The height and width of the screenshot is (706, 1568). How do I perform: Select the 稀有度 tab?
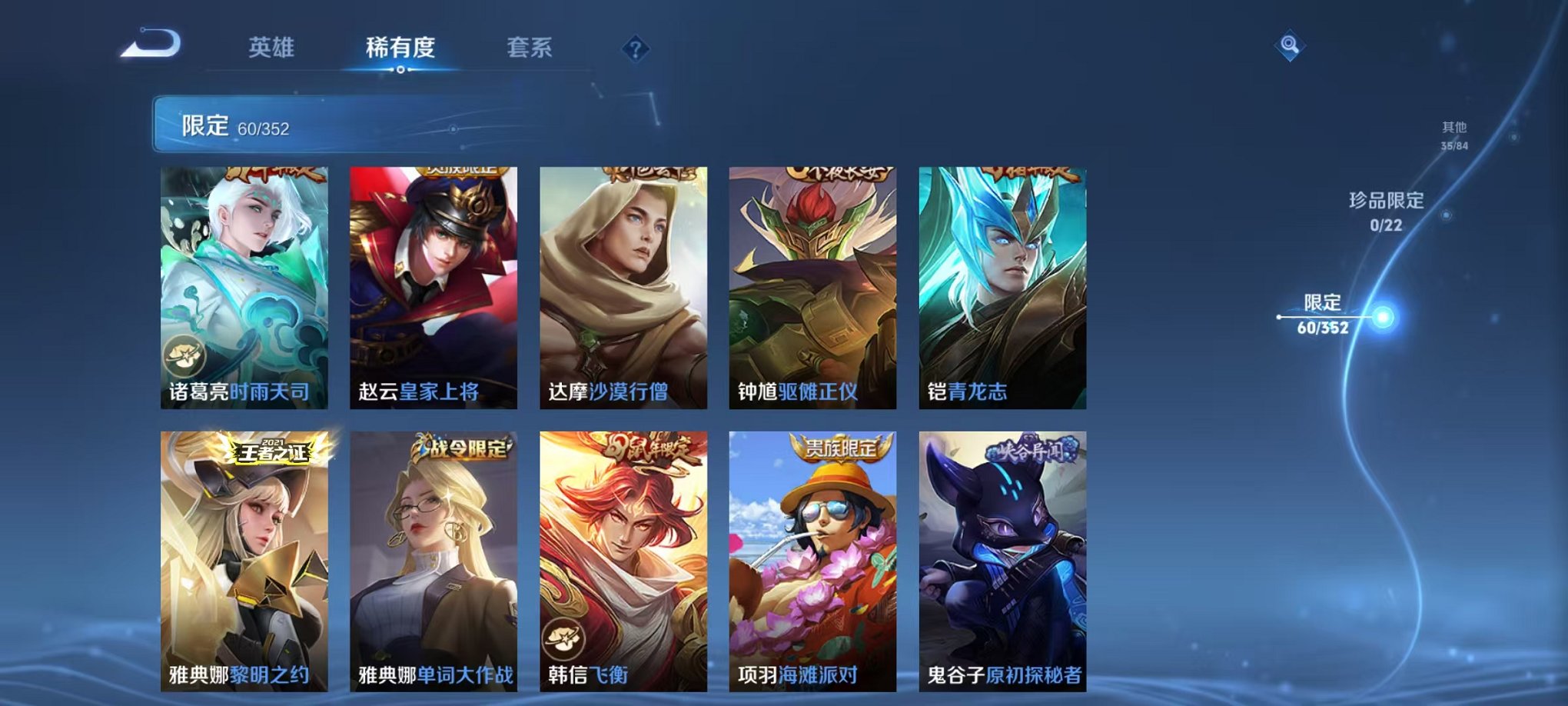point(400,46)
